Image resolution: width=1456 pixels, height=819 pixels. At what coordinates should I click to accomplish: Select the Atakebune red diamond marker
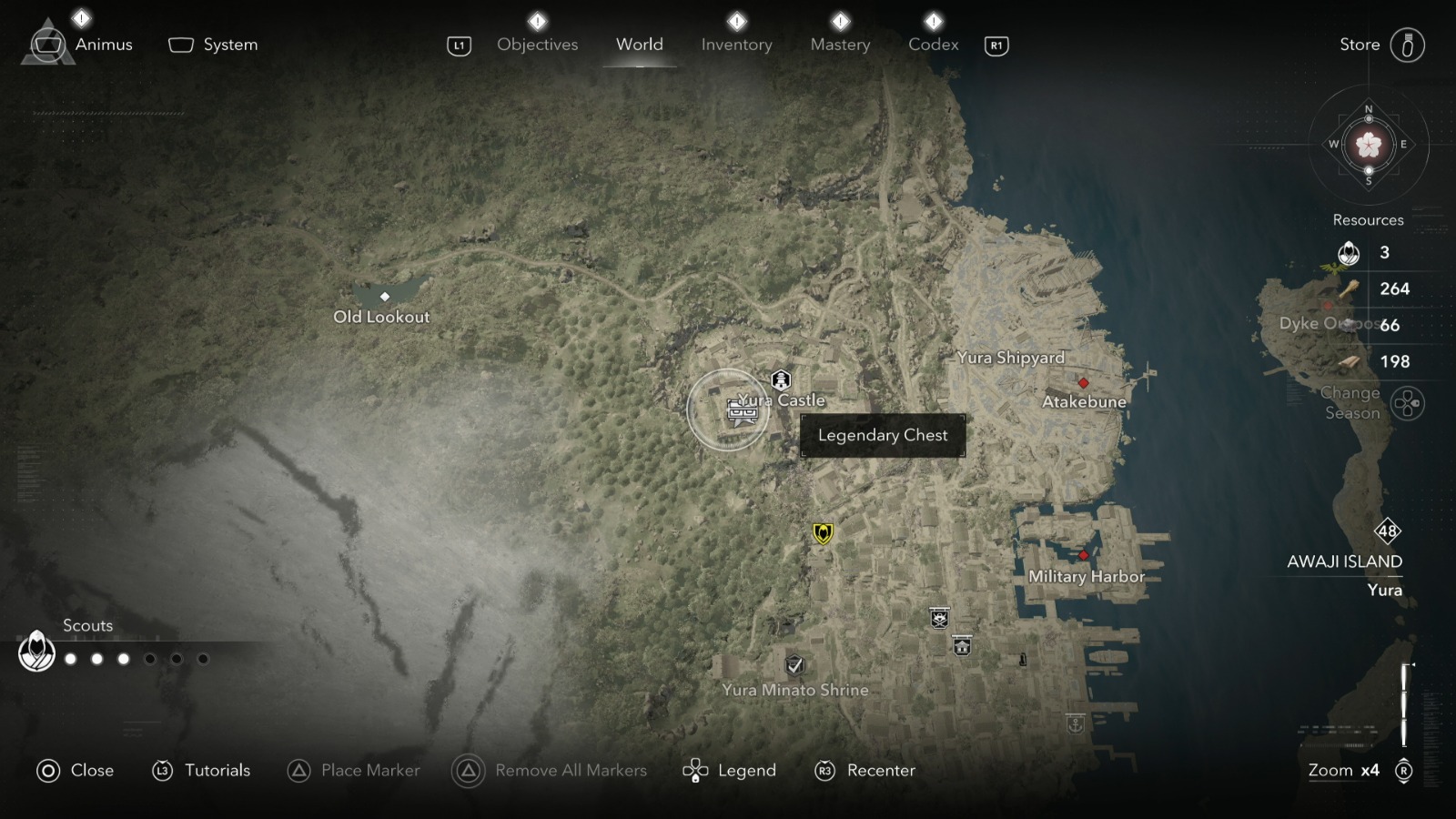tap(1085, 384)
